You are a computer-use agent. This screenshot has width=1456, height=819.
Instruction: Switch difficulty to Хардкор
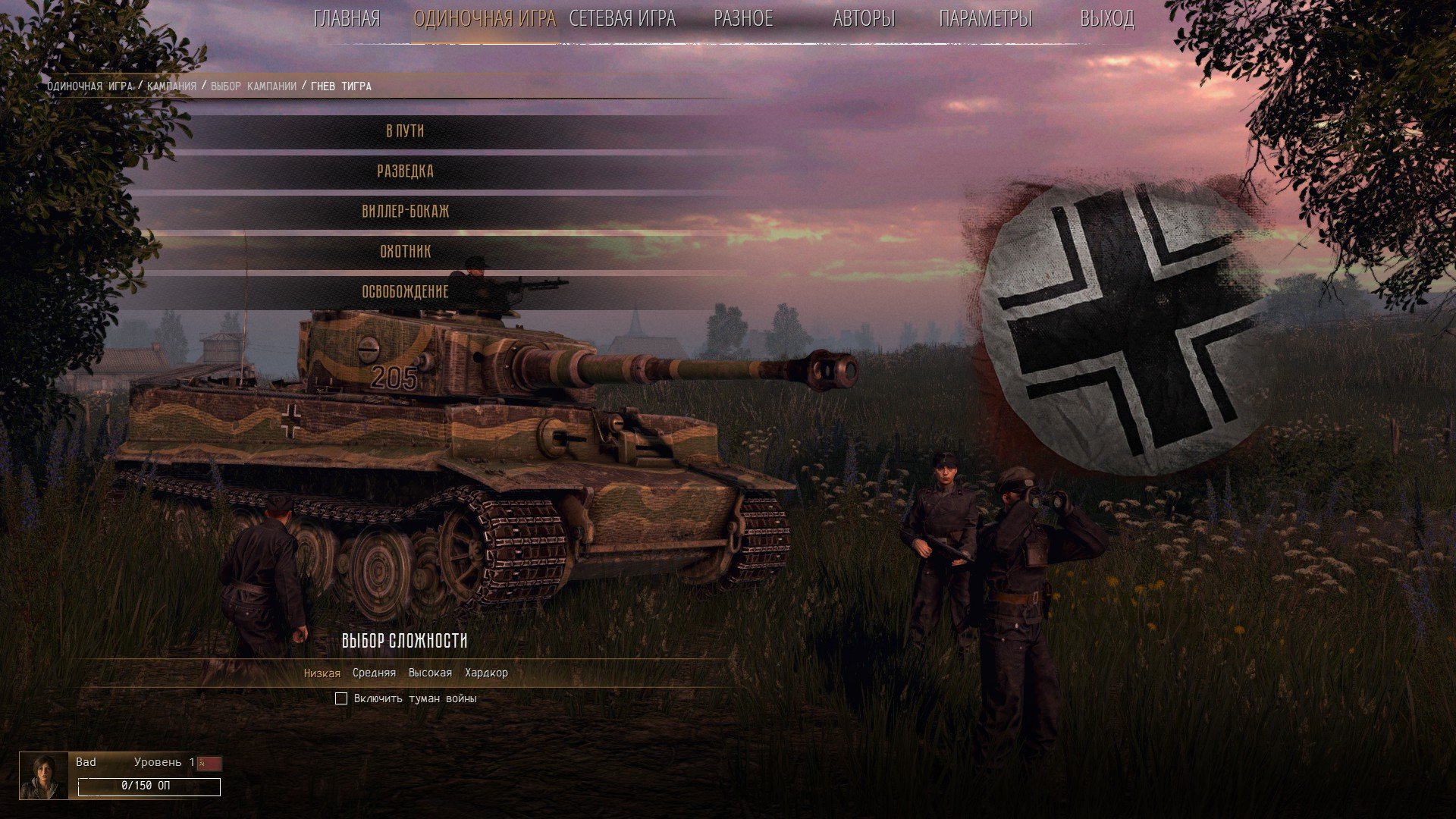pyautogui.click(x=486, y=673)
